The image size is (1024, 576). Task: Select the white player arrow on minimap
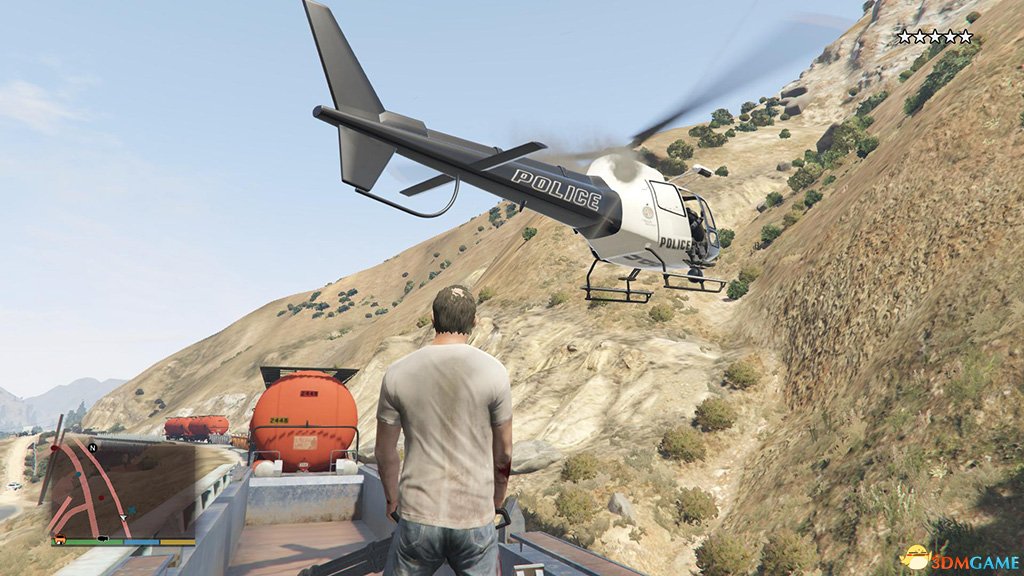tap(123, 517)
